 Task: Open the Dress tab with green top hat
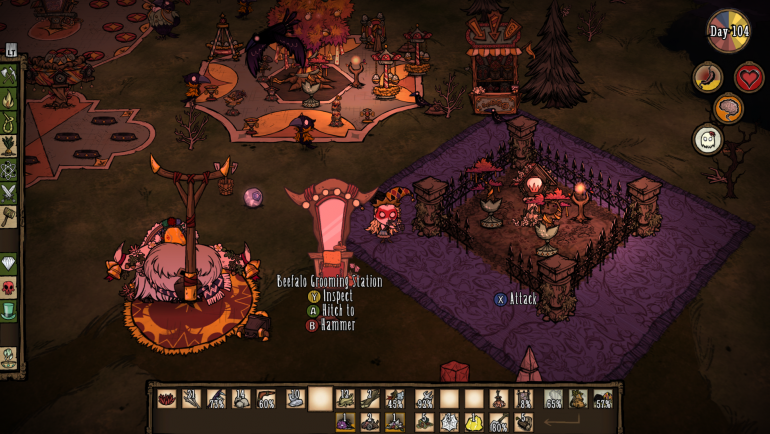(x=9, y=312)
